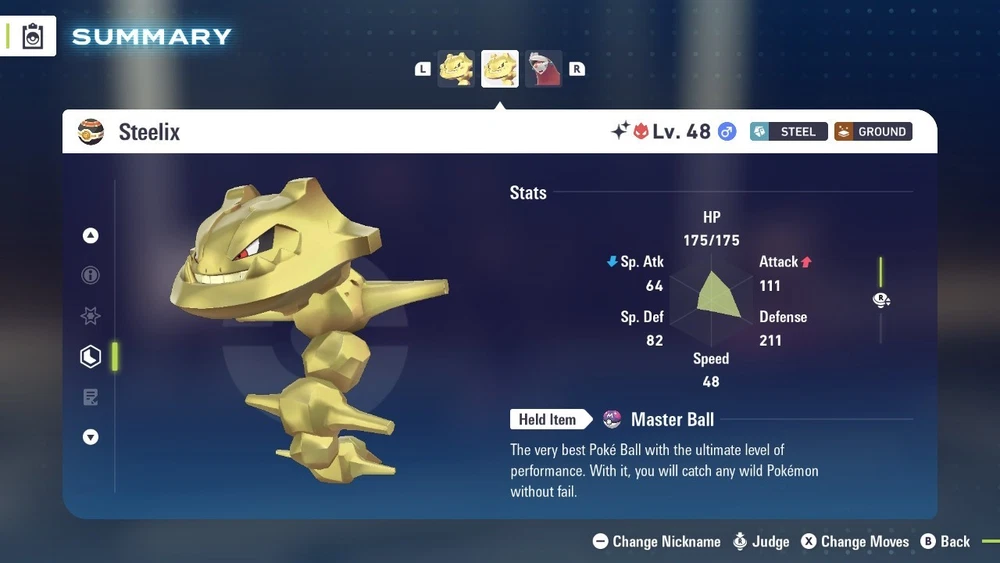Switch to the star-shaped ribbons tab
Image resolution: width=1000 pixels, height=563 pixels.
point(91,316)
